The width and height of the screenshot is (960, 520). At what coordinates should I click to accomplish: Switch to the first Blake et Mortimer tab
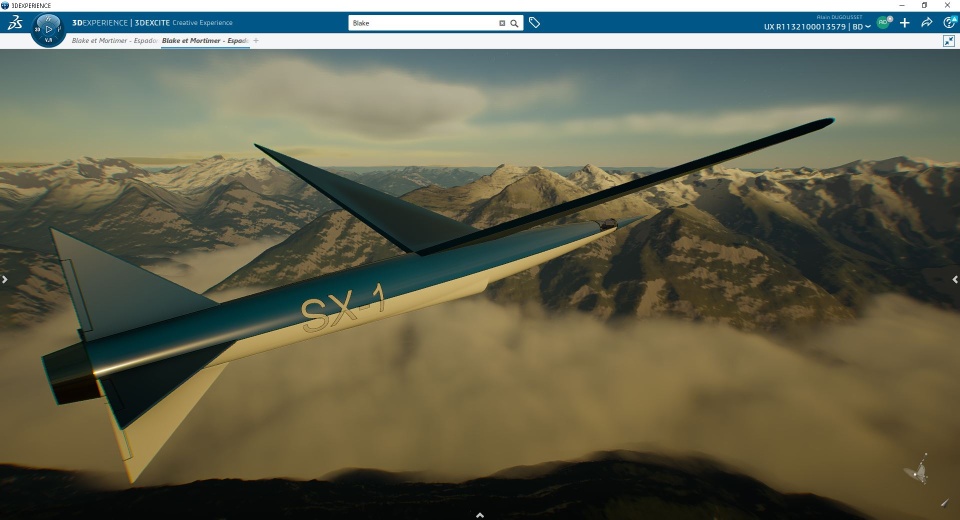pyautogui.click(x=115, y=41)
